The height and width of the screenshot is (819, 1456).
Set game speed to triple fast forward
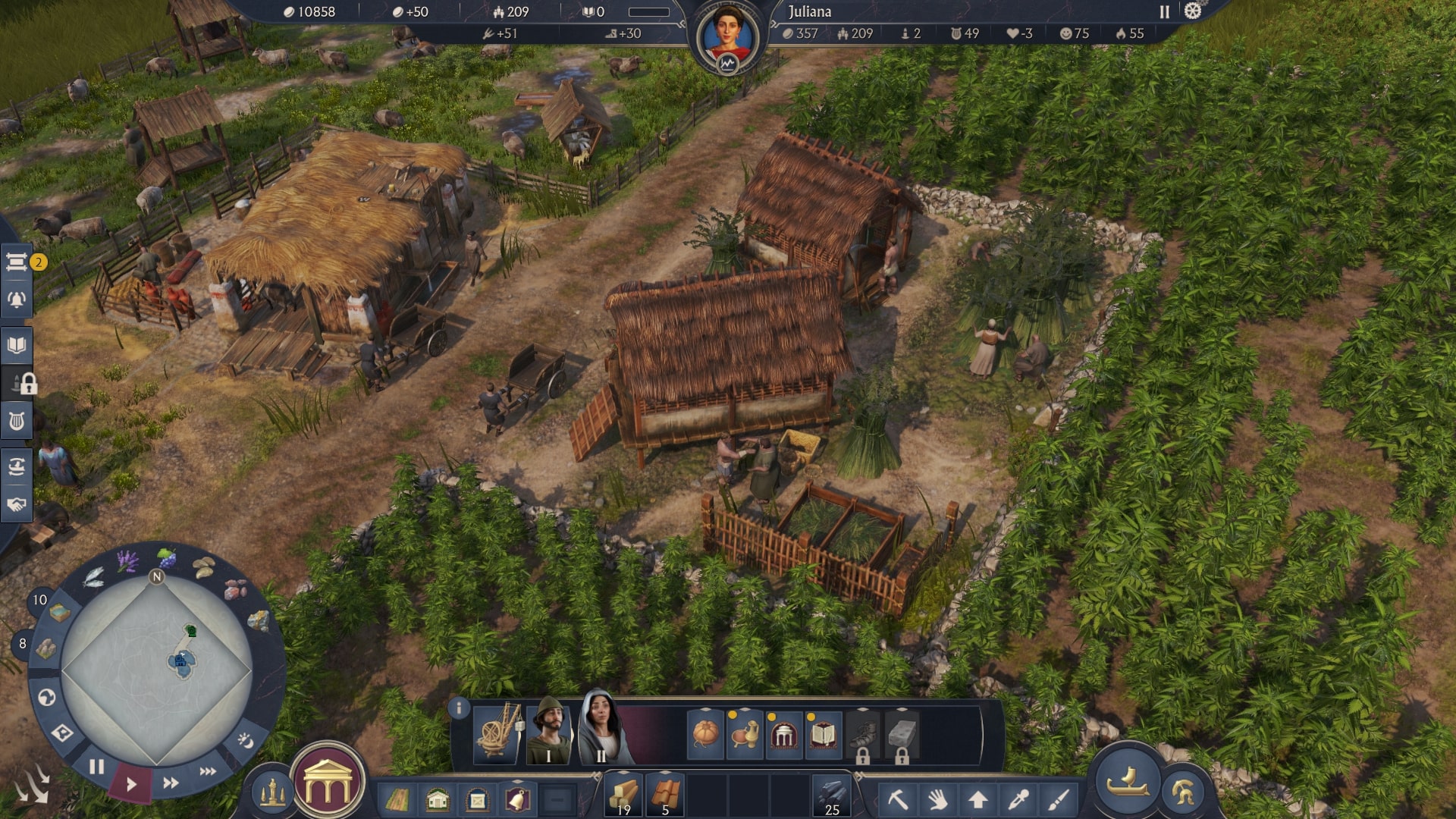click(208, 771)
